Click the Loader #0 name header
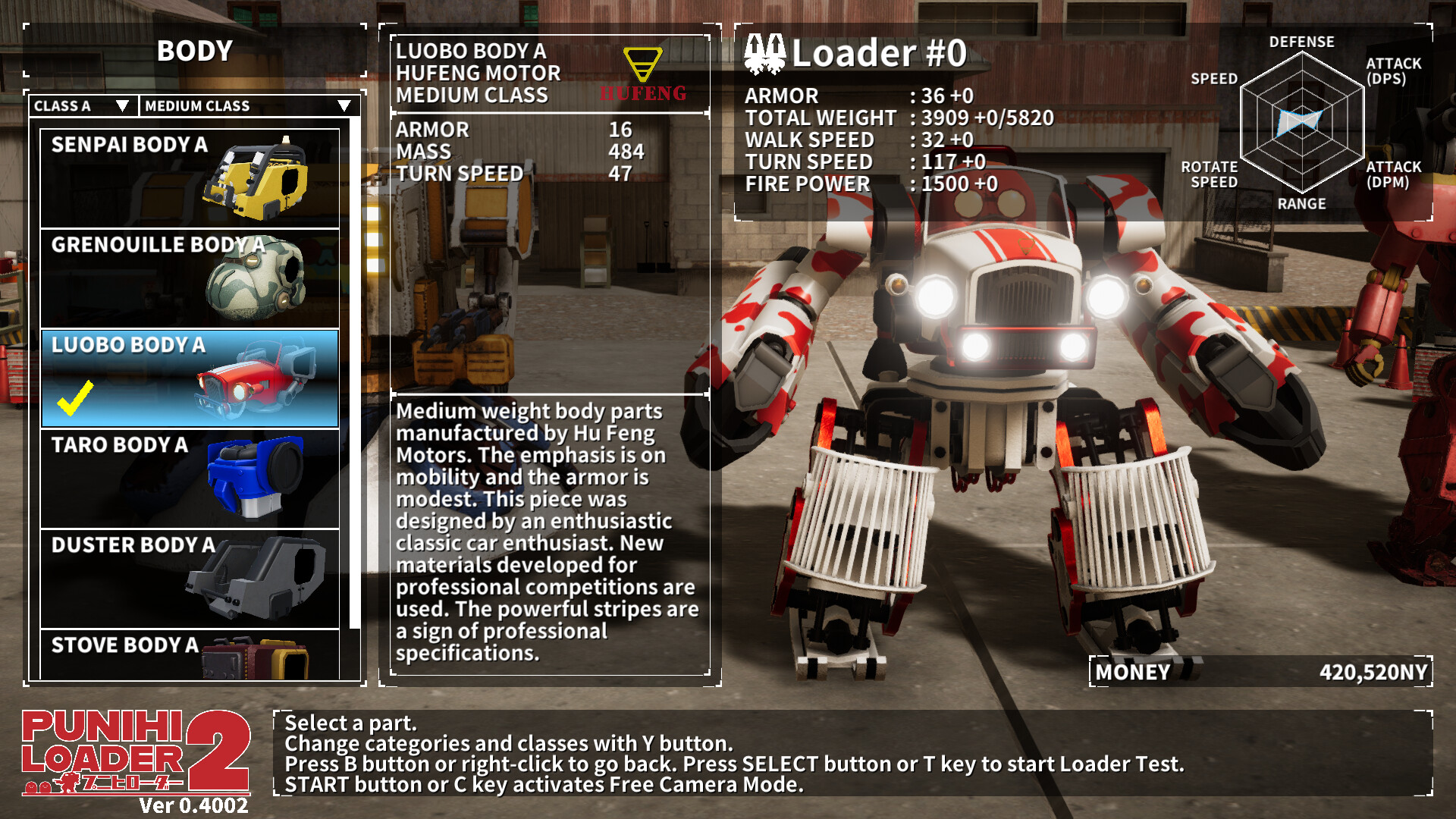Viewport: 1456px width, 819px height. 880,55
